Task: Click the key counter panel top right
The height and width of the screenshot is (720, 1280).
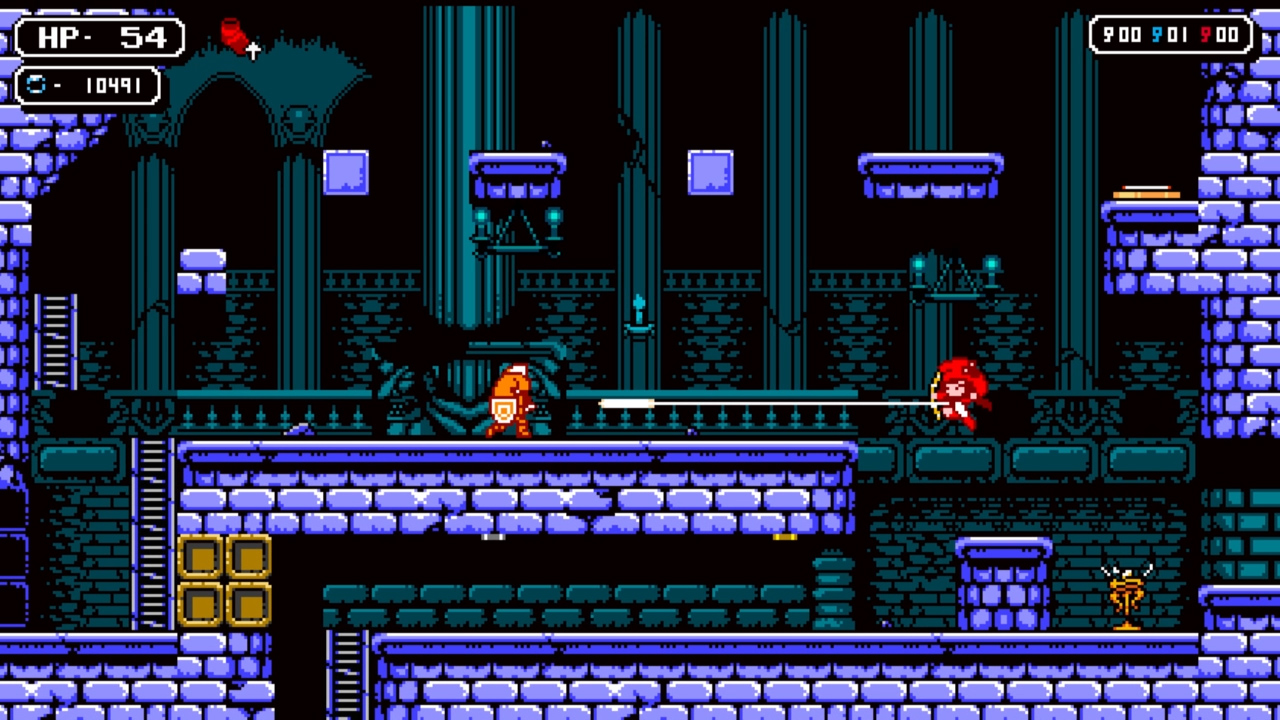Action: point(1169,35)
